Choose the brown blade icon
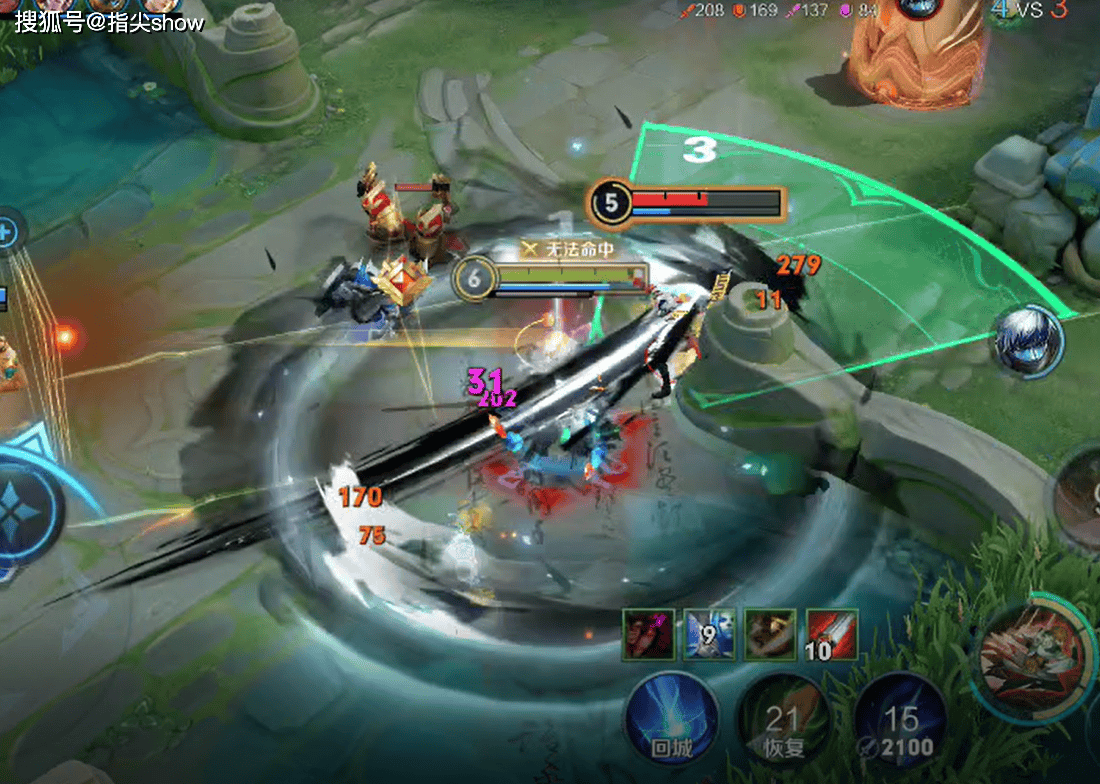 pyautogui.click(x=771, y=635)
